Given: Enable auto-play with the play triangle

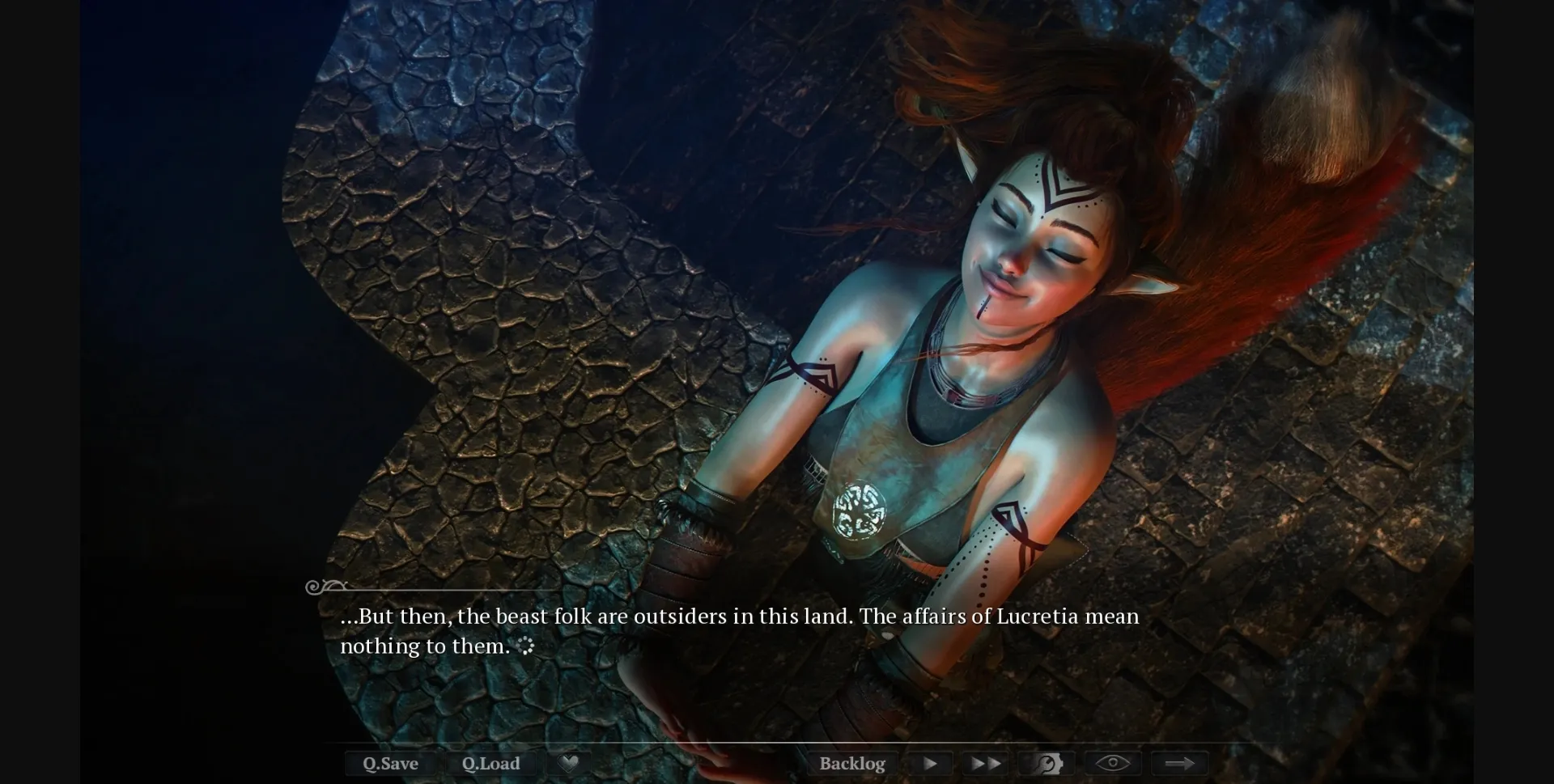Looking at the screenshot, I should pyautogui.click(x=928, y=763).
